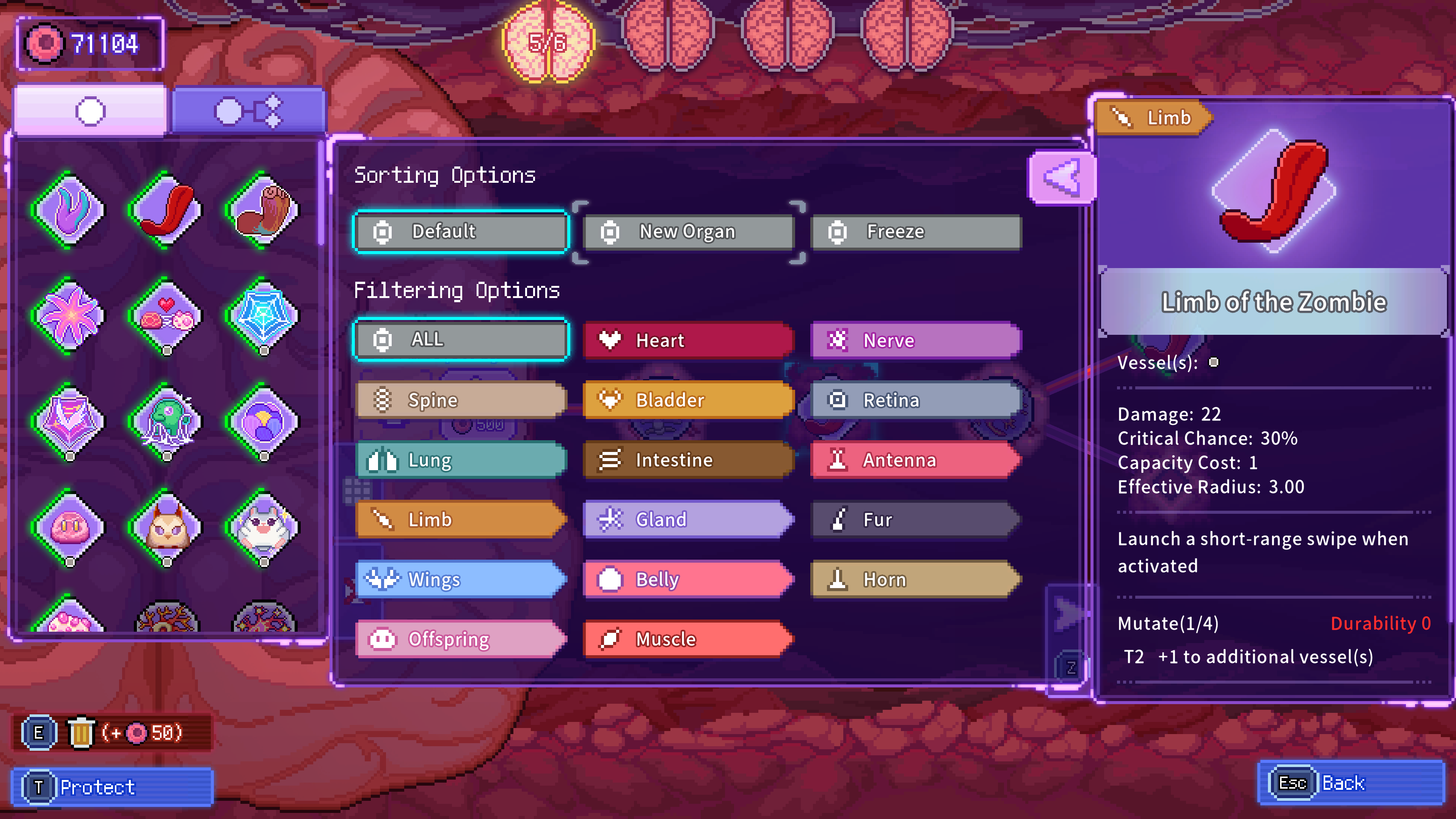Toggle the ALL filtering option

(x=383, y=340)
